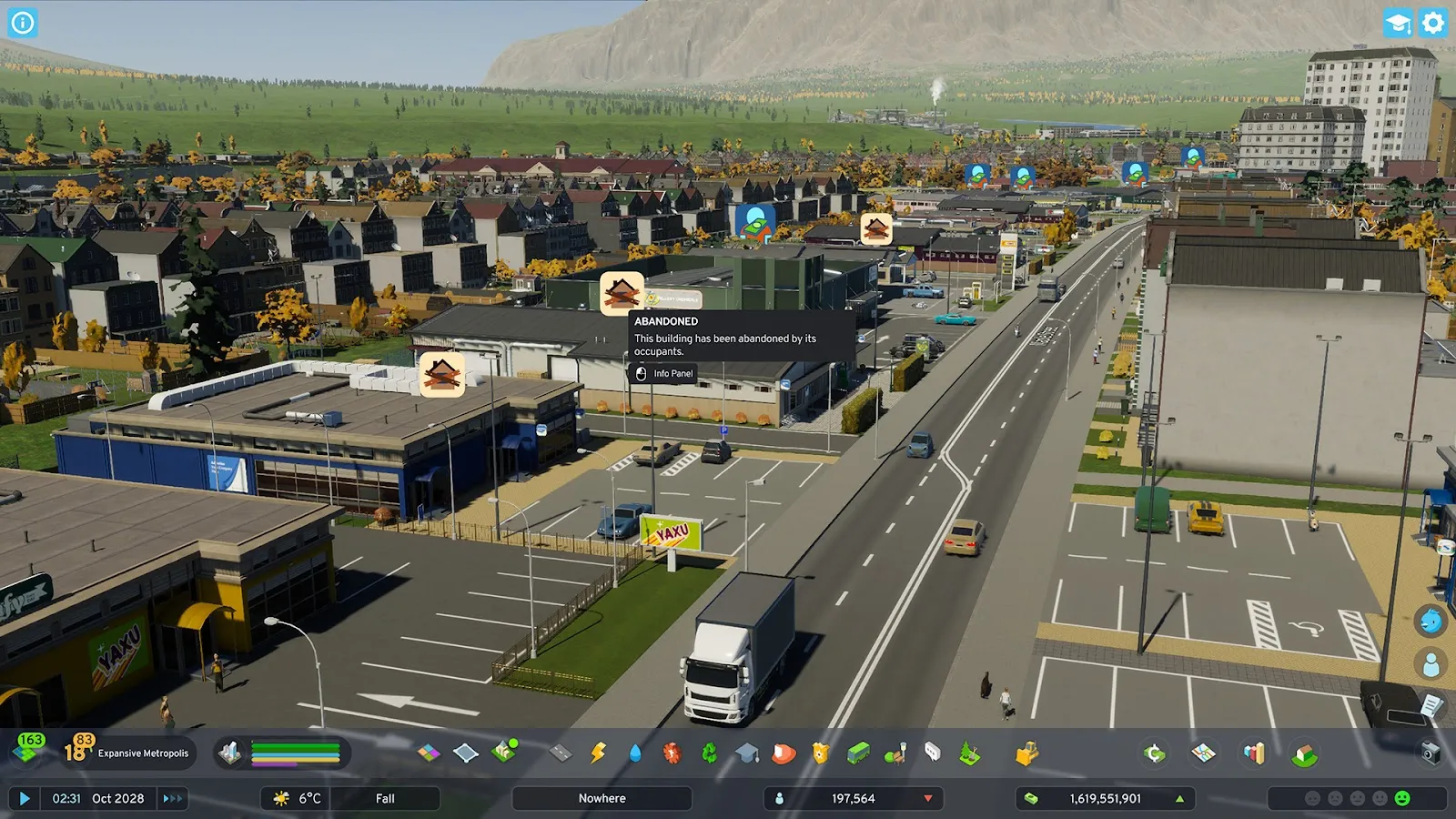Screen dimensions: 1456x819
Task: Increase simulation speed with the triple arrows
Action: pyautogui.click(x=172, y=798)
